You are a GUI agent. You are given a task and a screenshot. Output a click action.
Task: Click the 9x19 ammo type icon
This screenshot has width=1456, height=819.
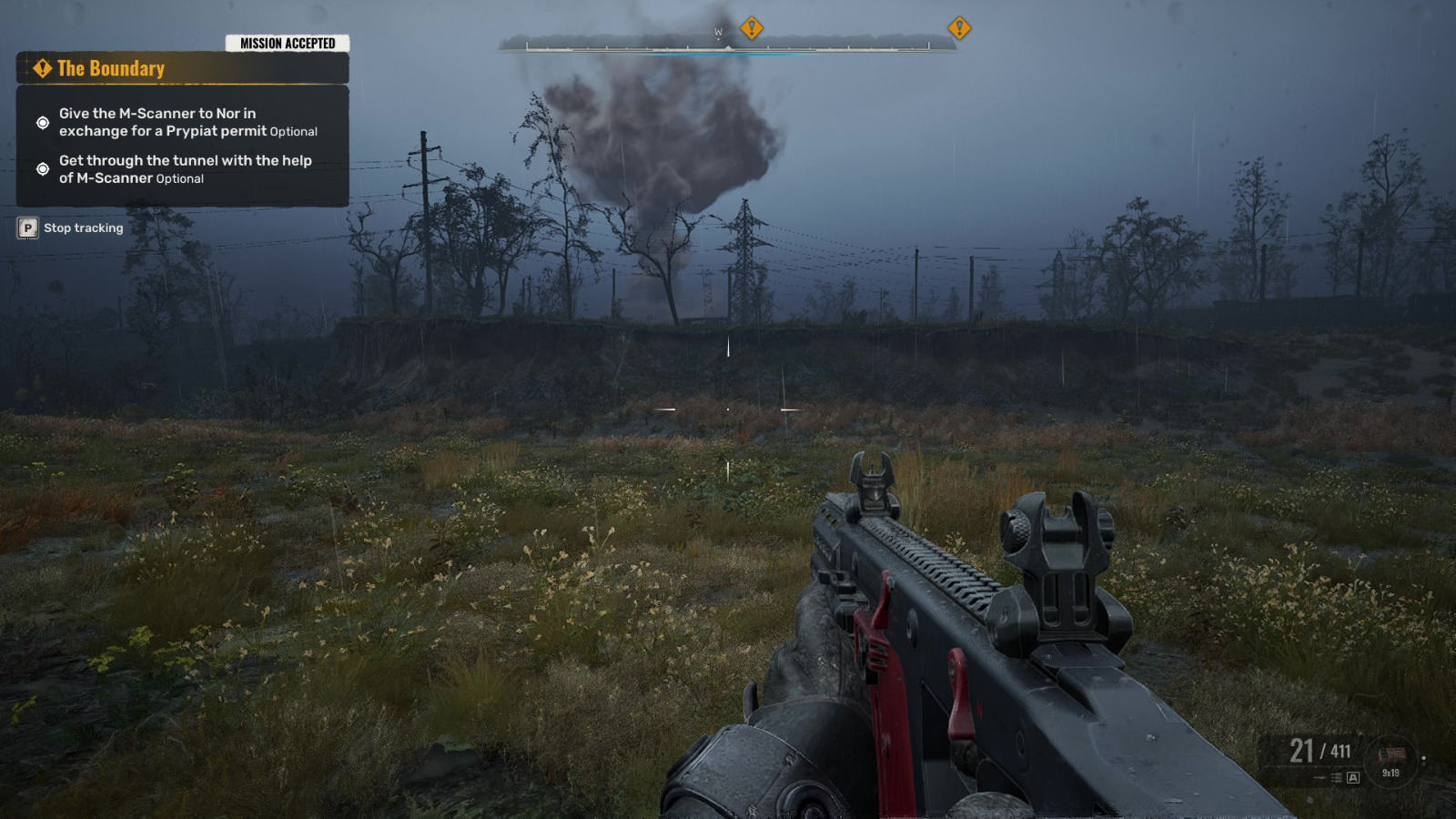pos(1391,759)
